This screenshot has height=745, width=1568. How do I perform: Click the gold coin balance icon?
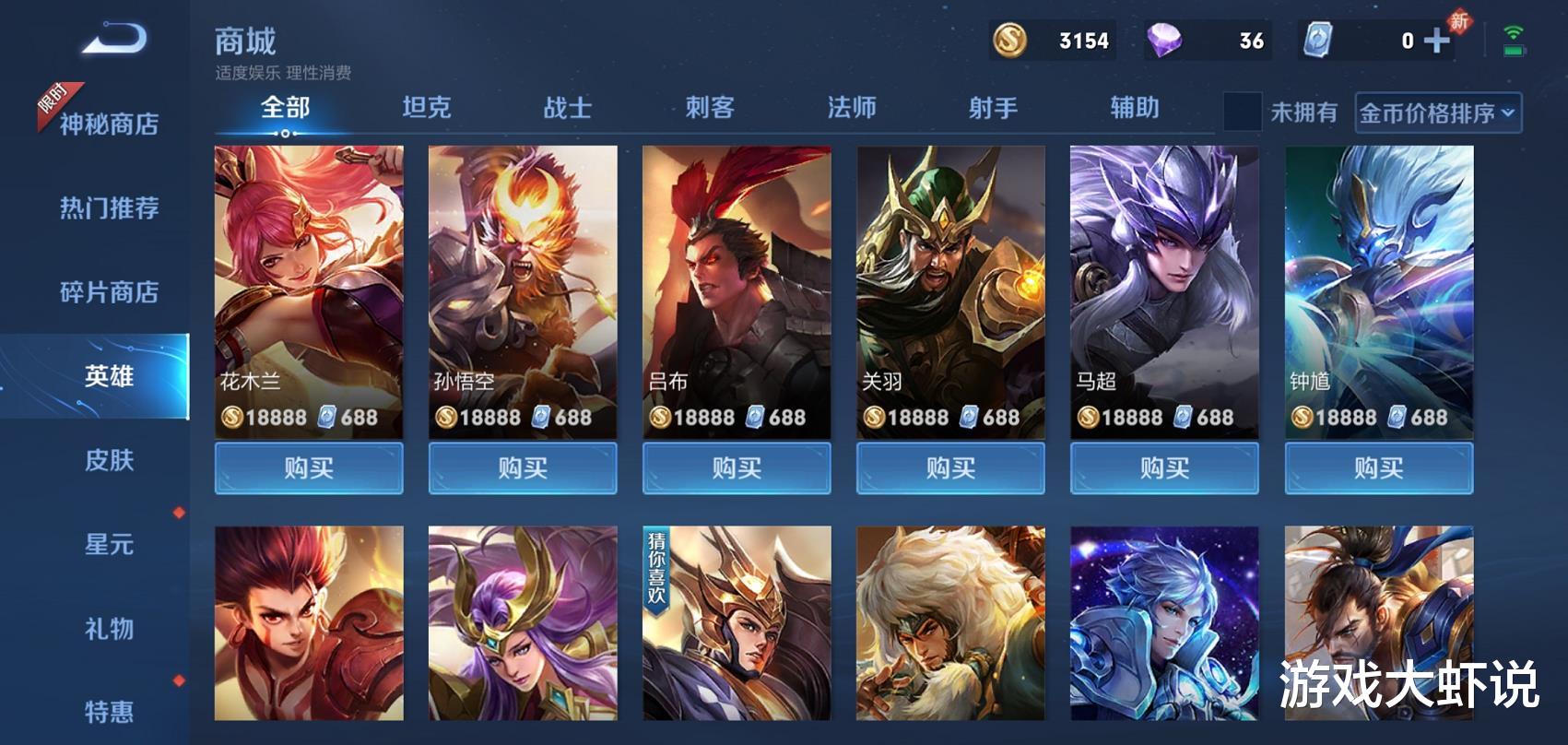[x=1010, y=41]
